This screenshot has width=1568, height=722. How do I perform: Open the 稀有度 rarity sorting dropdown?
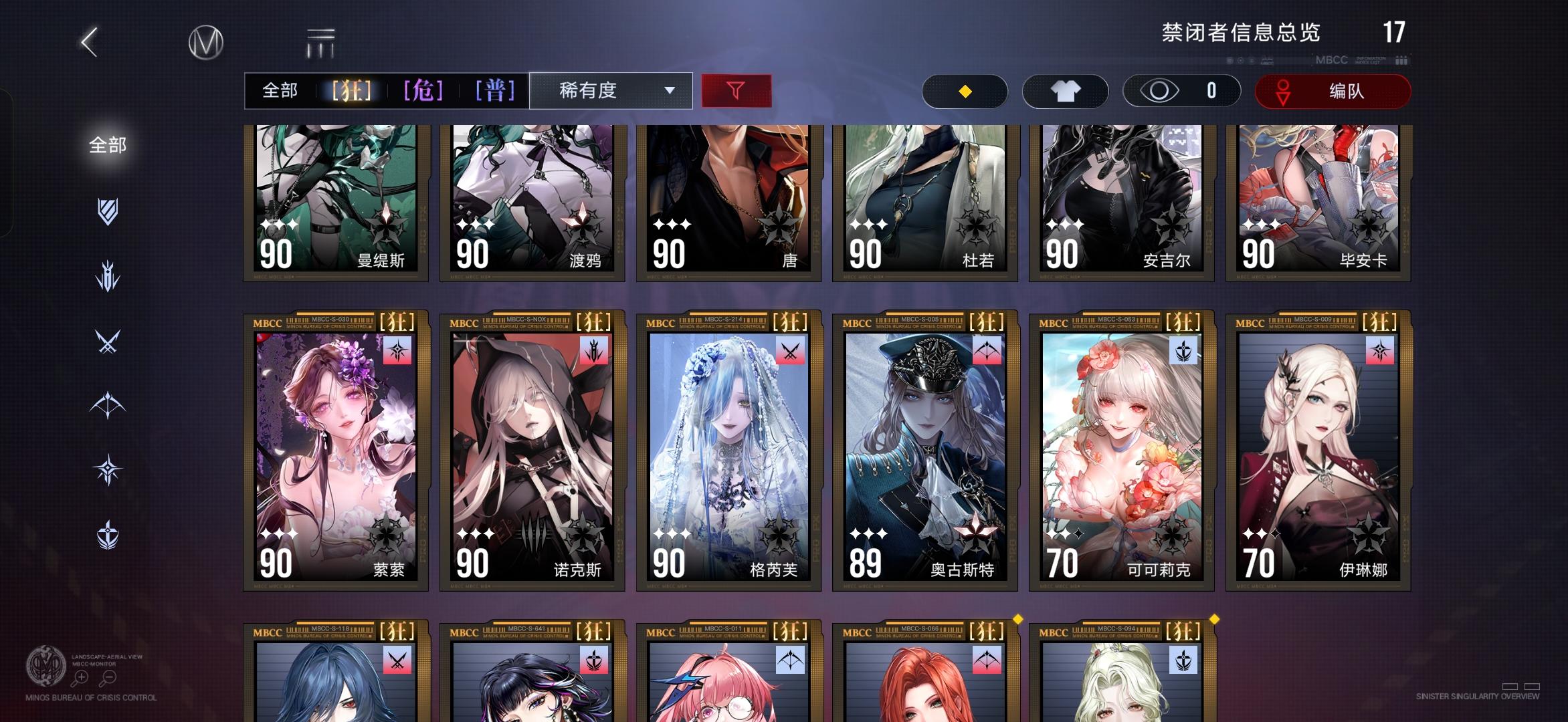point(611,90)
